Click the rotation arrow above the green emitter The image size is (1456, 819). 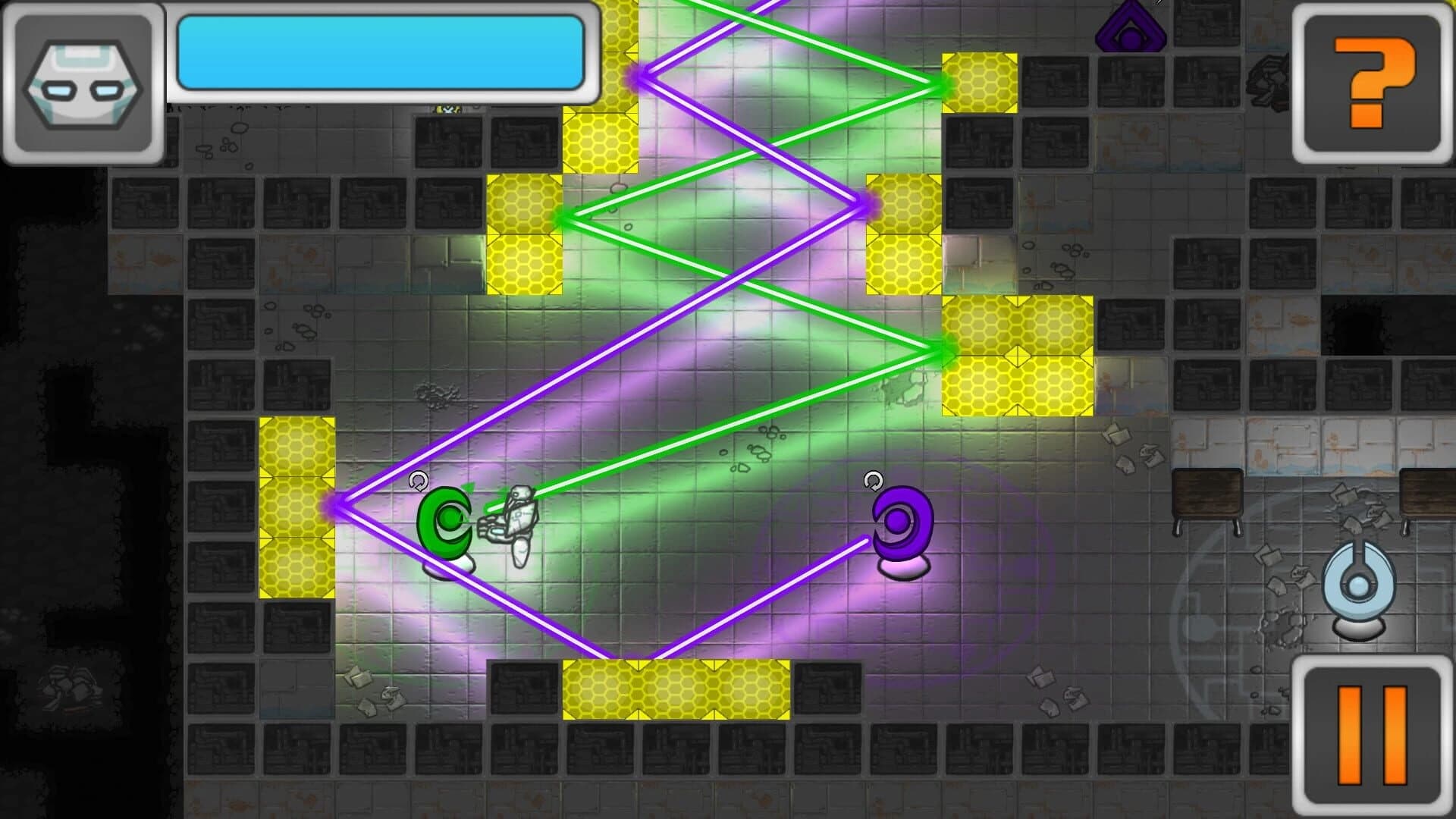coord(418,479)
